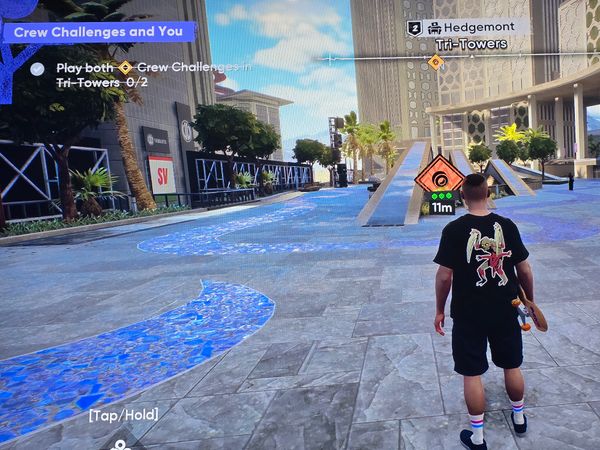
Task: Select the orange diamond marker on the compass
Action: click(x=436, y=62)
